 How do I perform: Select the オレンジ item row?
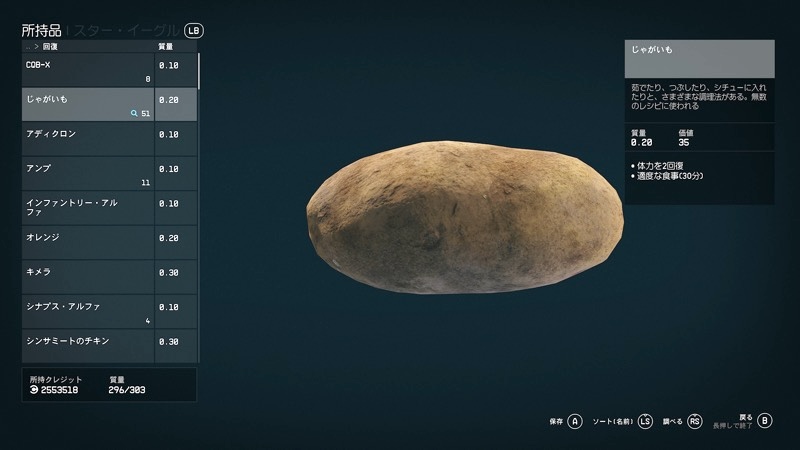pos(88,243)
